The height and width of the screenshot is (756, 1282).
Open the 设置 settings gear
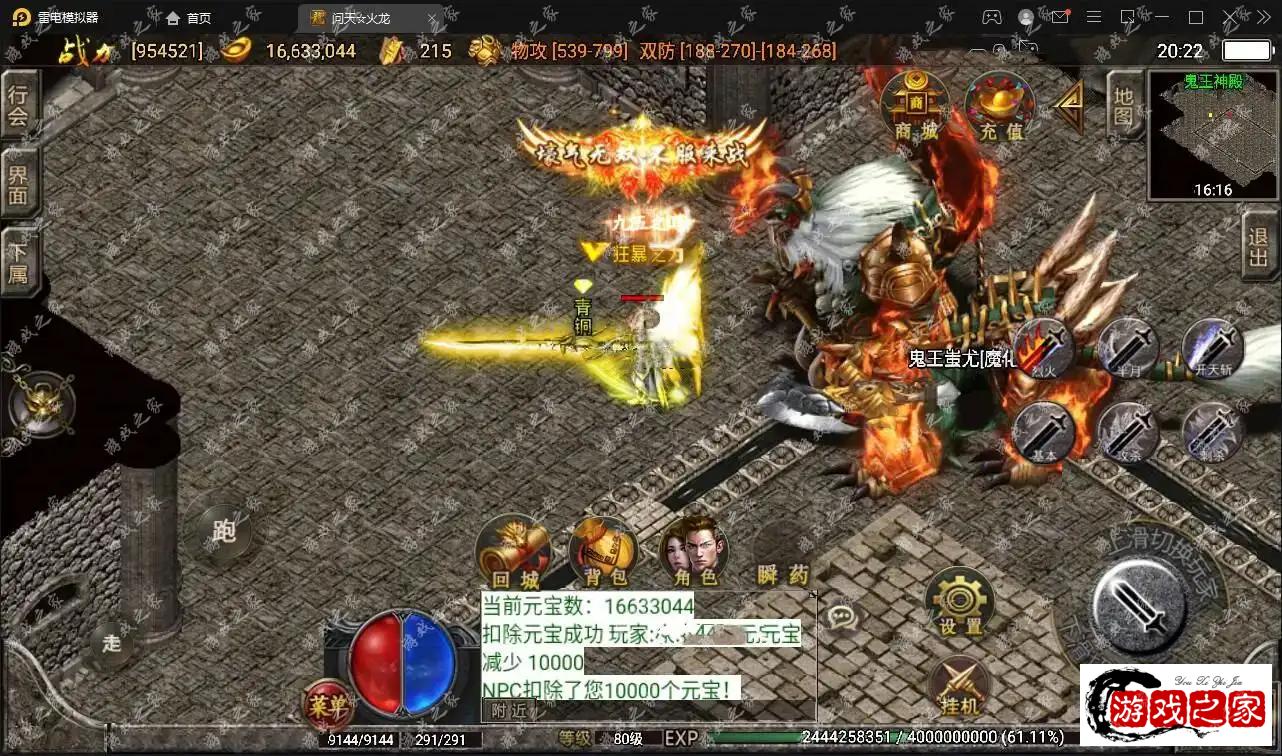click(x=960, y=602)
